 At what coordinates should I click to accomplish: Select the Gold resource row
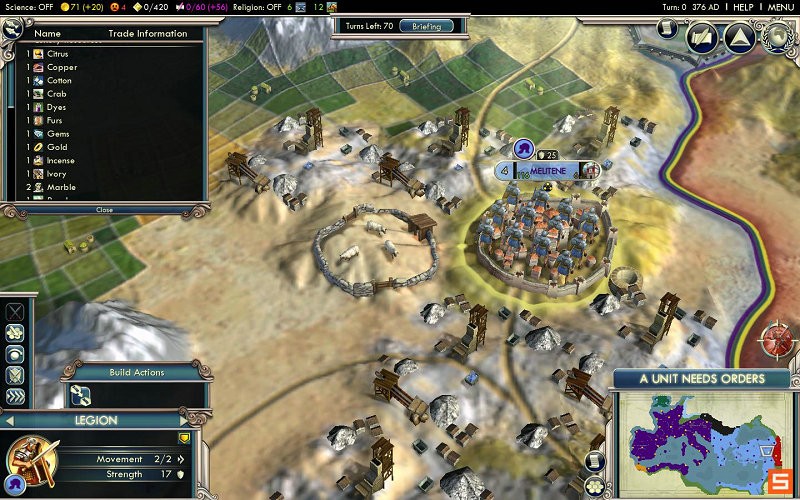[x=57, y=147]
